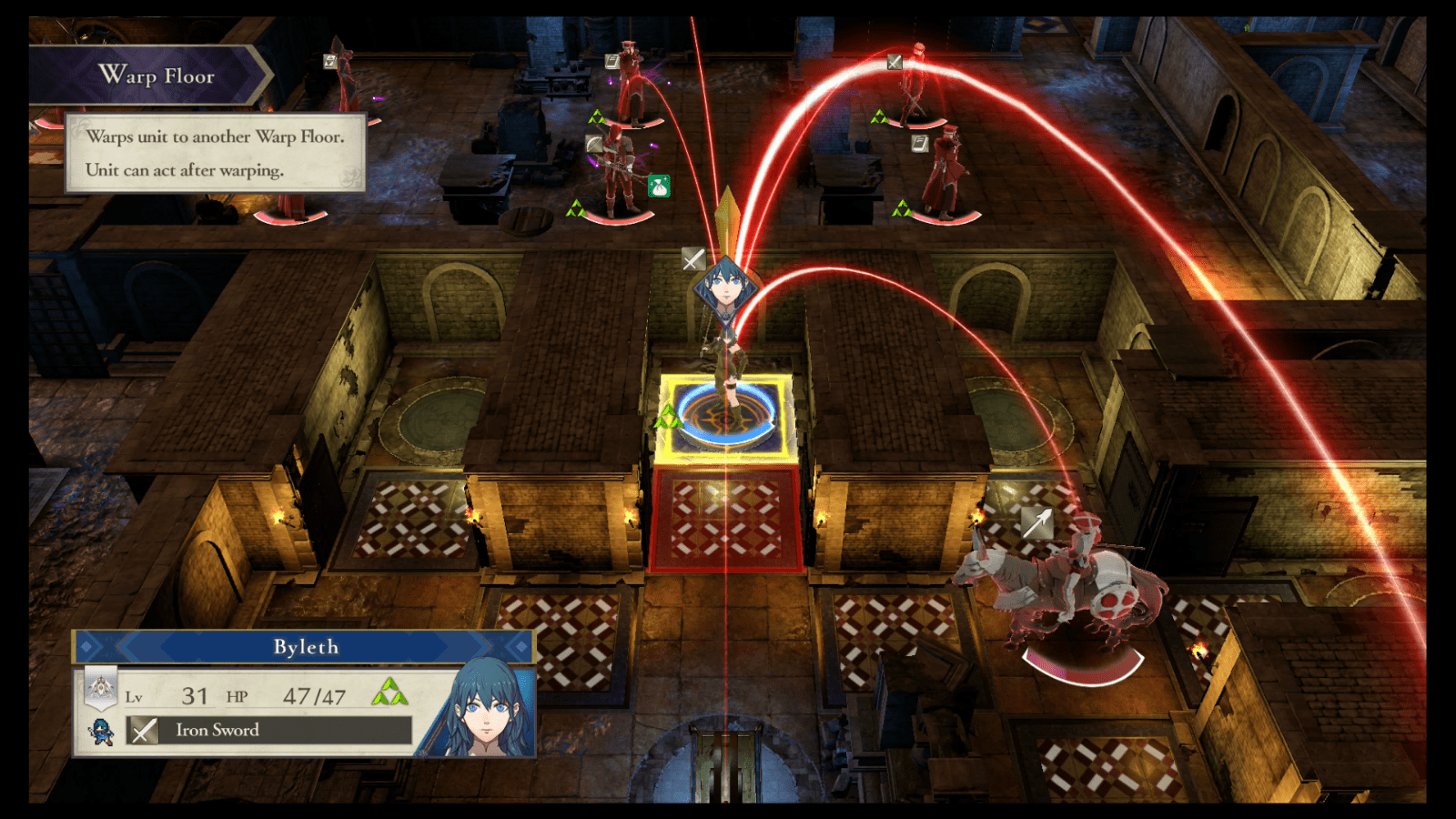Click the tome icon on the right-side enemy mage

(x=919, y=145)
